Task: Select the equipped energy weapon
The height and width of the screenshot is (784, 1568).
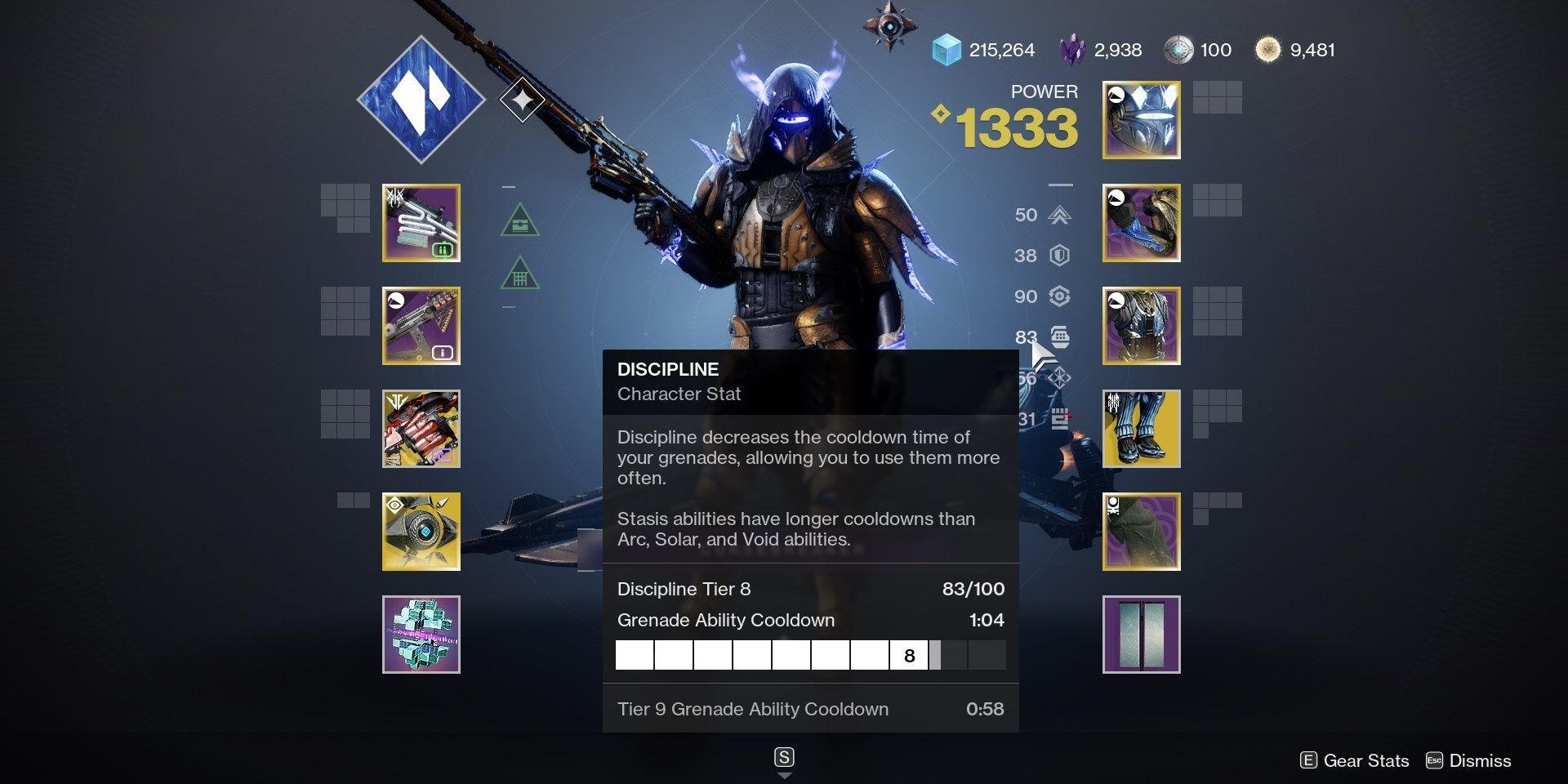Action: click(421, 325)
